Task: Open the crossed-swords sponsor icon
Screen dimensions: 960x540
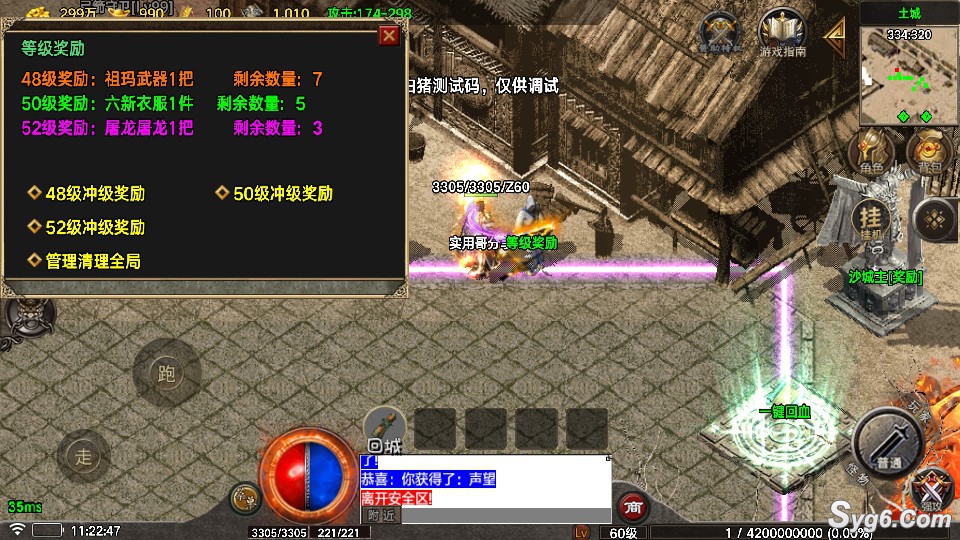Action: tap(721, 31)
